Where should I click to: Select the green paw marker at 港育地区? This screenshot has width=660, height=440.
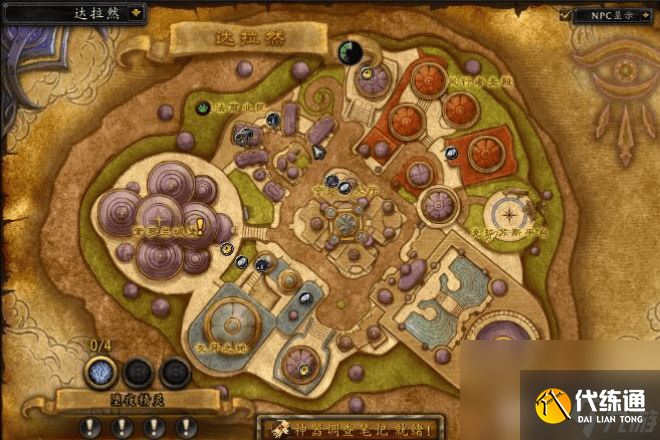(204, 106)
